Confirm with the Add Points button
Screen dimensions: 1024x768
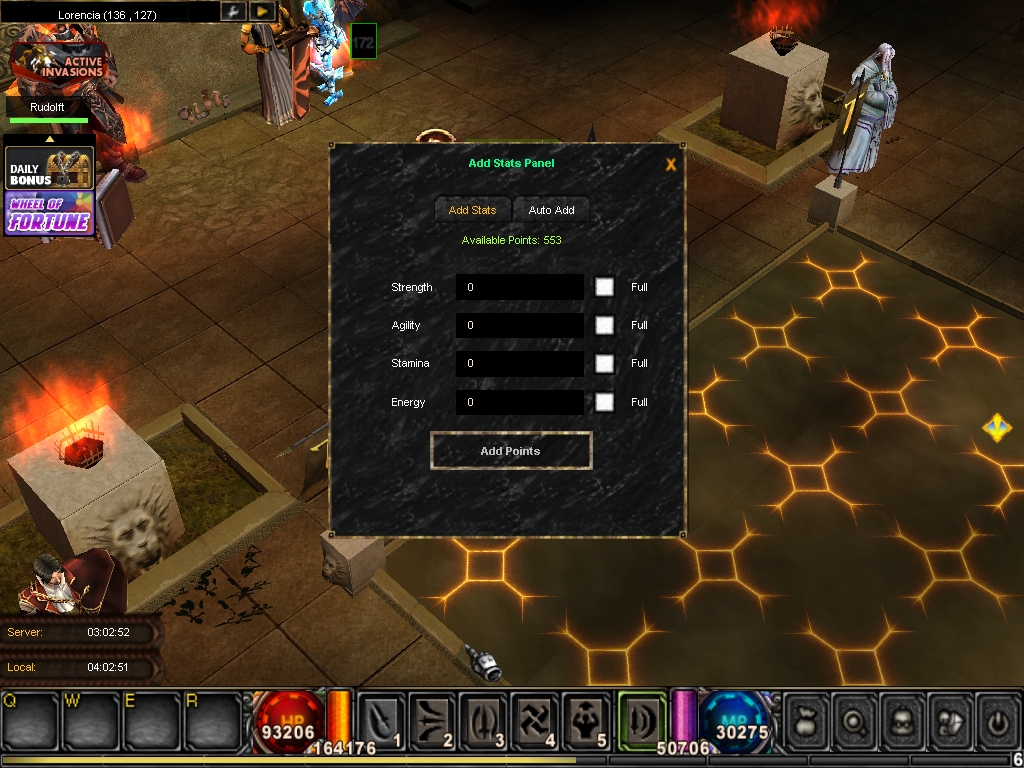pos(511,451)
